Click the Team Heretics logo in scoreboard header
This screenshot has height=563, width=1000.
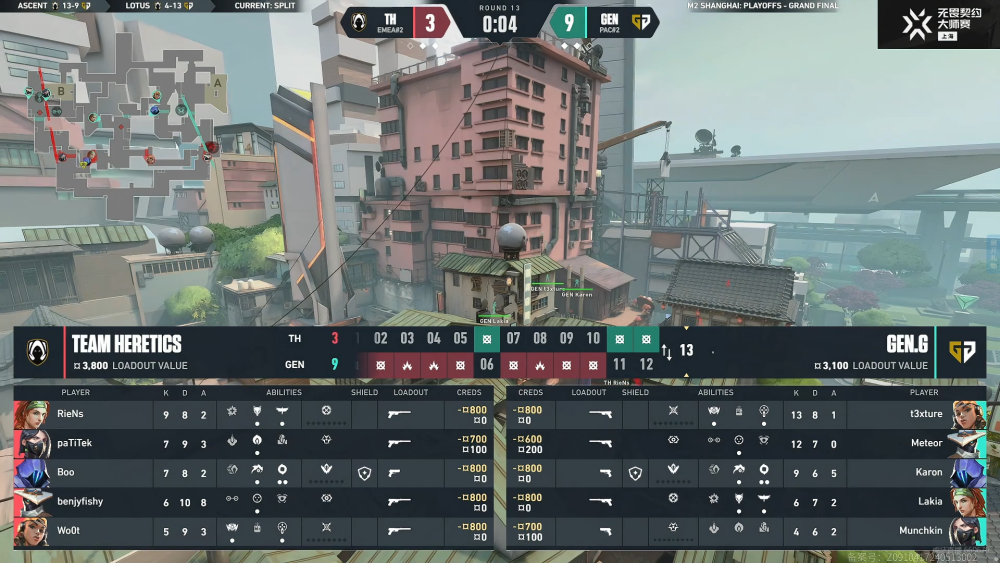pos(40,352)
